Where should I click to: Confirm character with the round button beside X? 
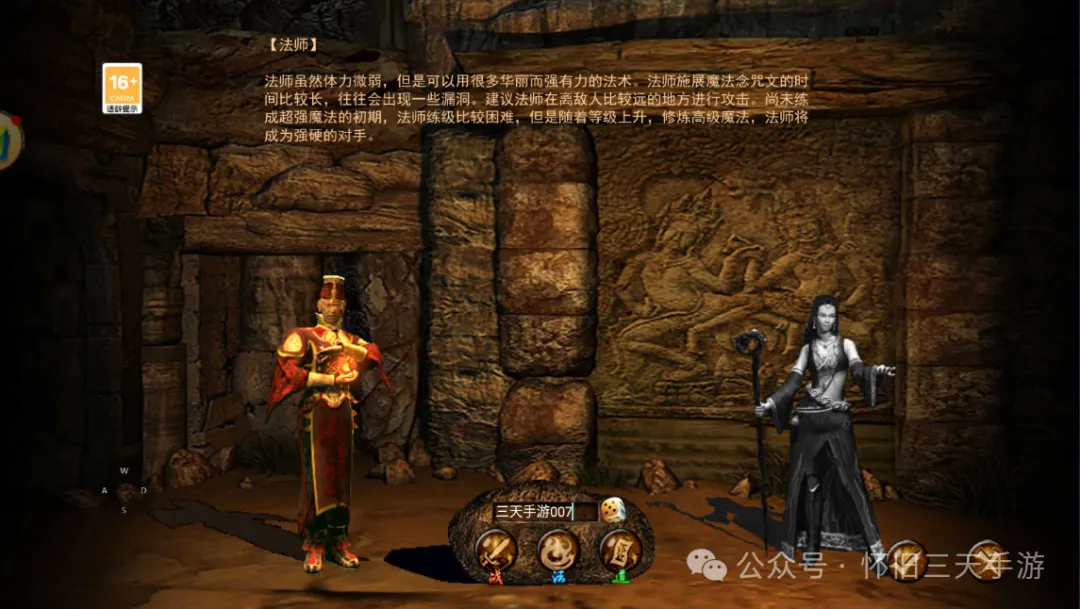click(907, 560)
